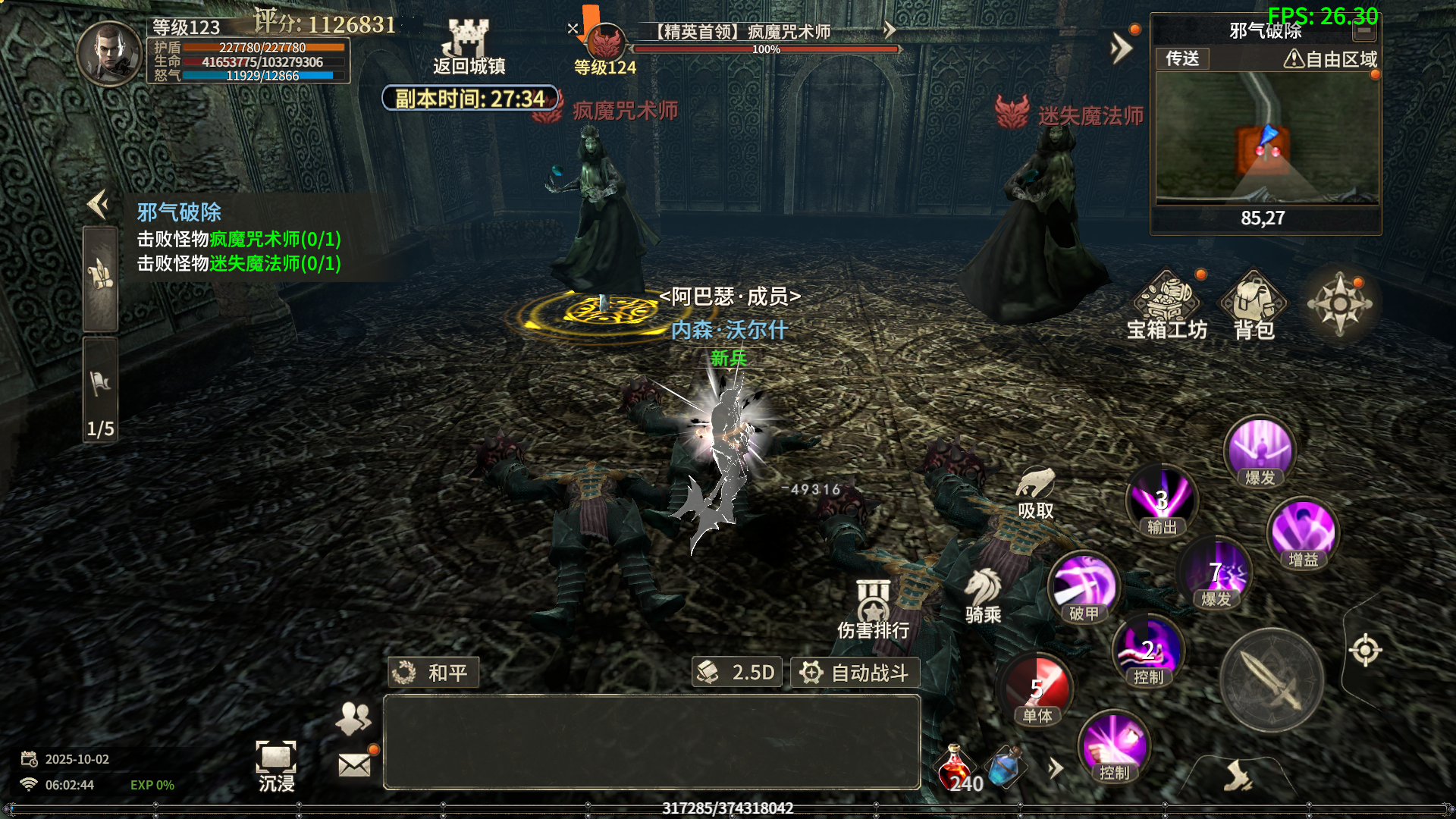Toggle 自动战斗 auto battle
1456x819 pixels.
855,673
